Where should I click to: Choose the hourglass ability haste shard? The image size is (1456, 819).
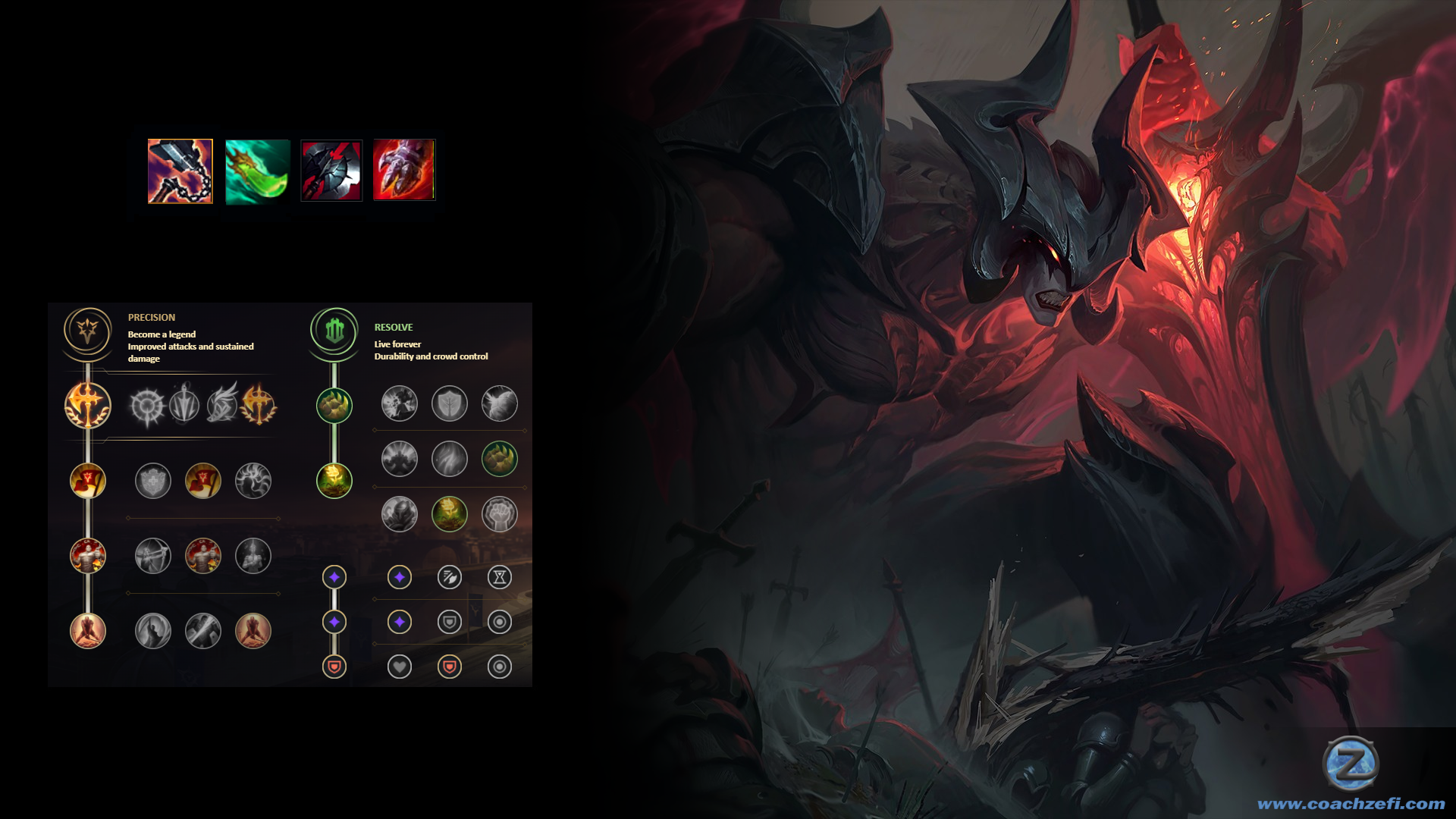pos(499,577)
